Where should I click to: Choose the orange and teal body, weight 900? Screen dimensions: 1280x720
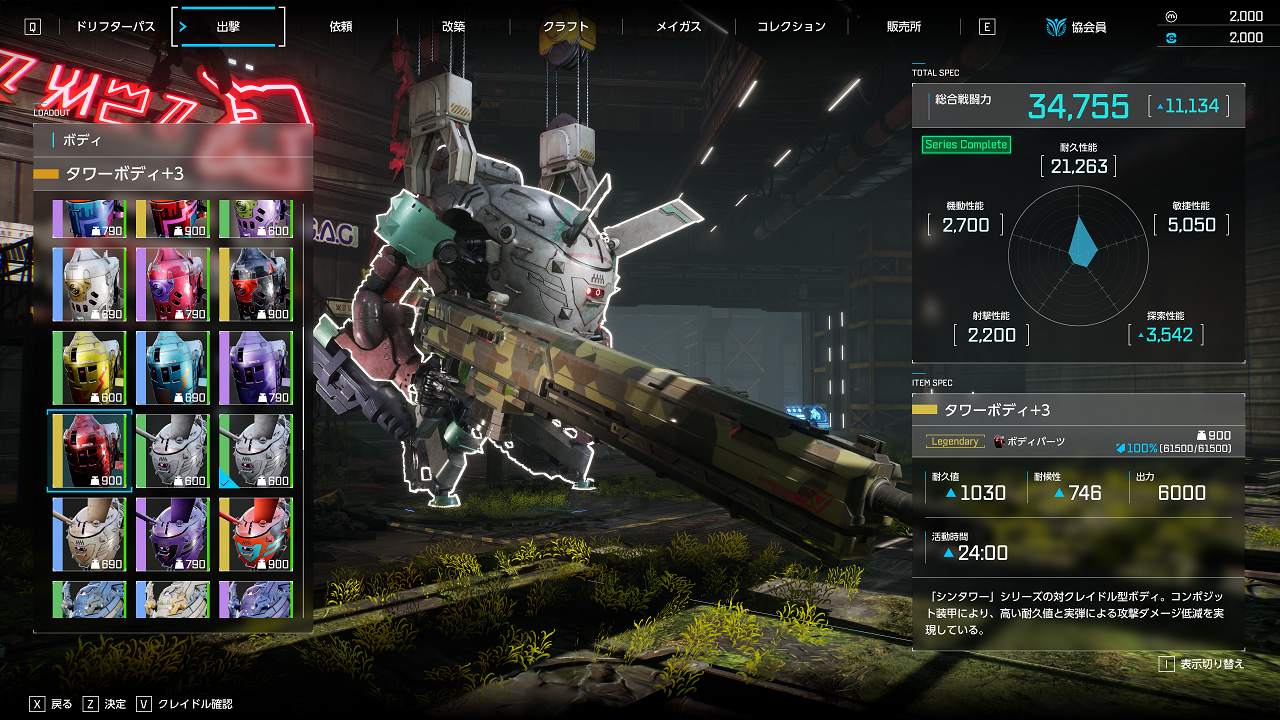[256, 534]
